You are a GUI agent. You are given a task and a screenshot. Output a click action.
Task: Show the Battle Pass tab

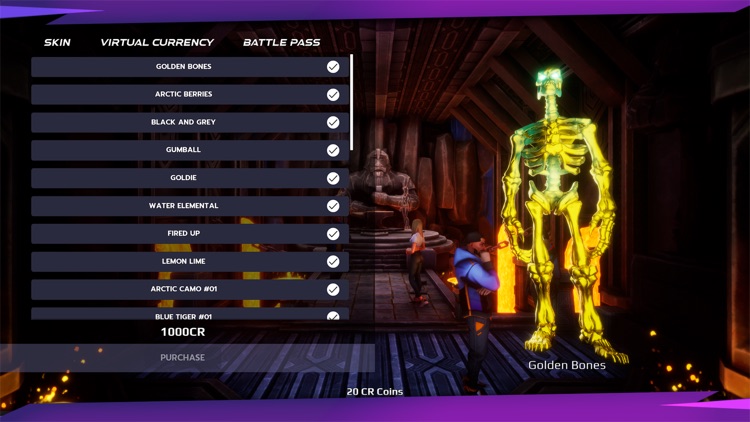coord(282,43)
